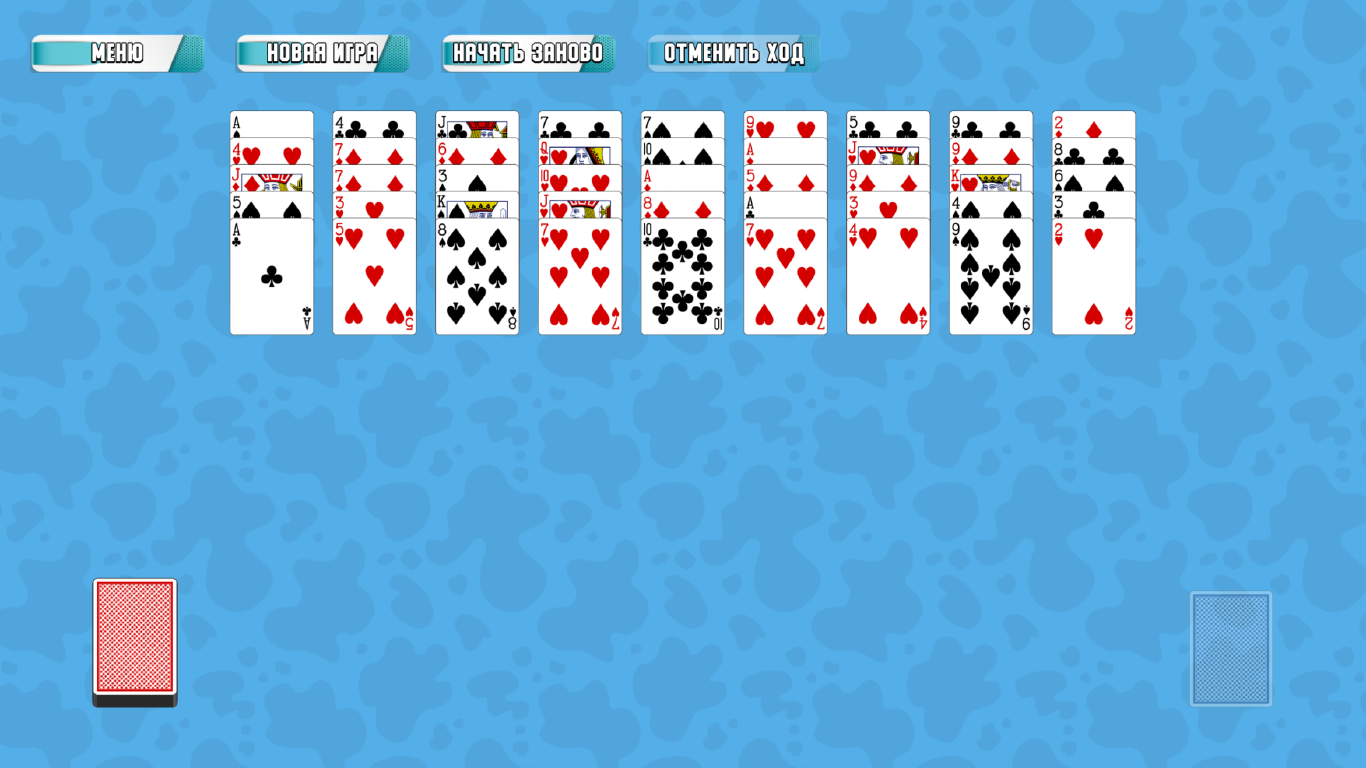The image size is (1366, 768).
Task: Click the Ace of Spades atop first column
Action: click(x=271, y=120)
